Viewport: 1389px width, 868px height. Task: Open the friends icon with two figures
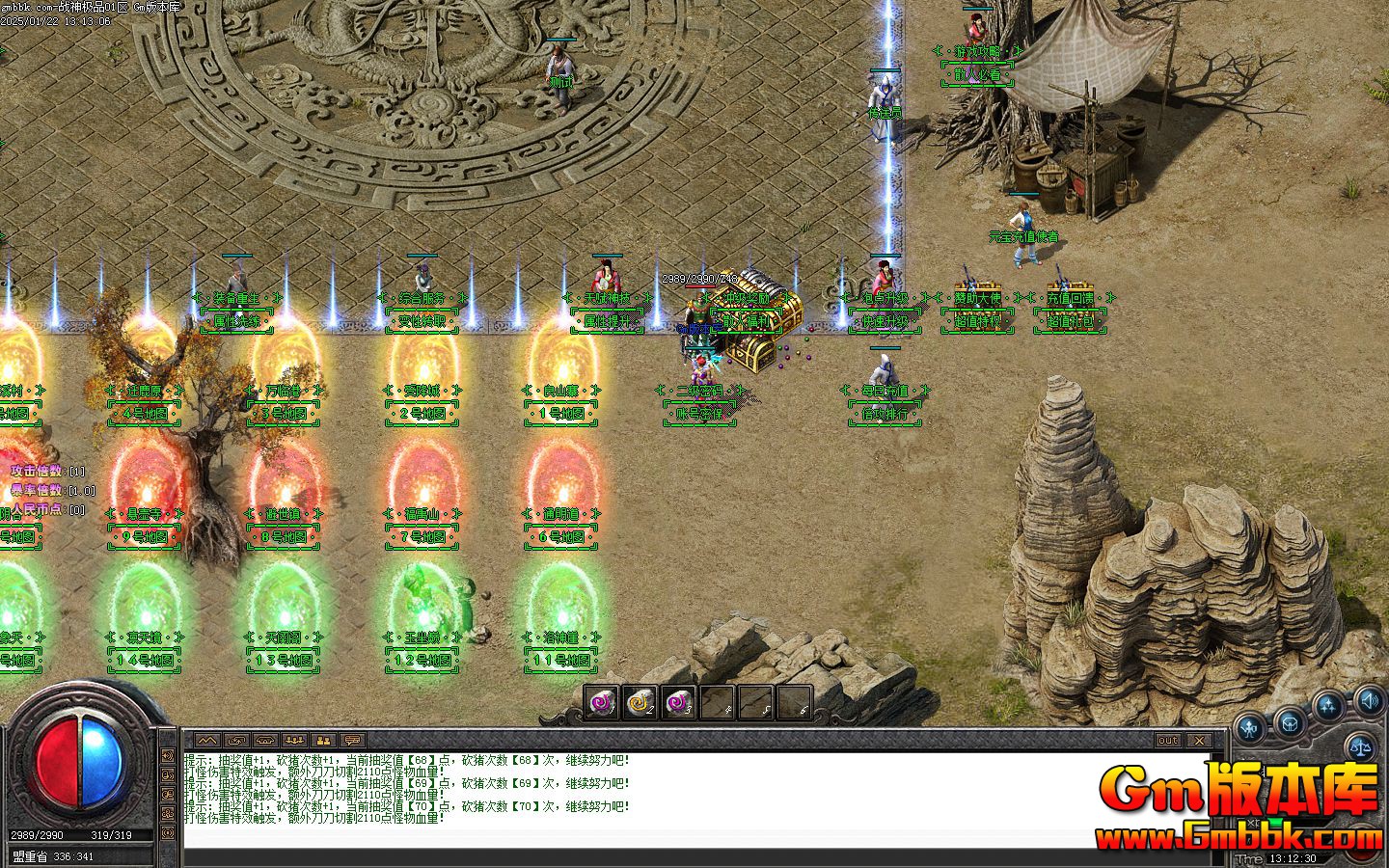point(322,740)
